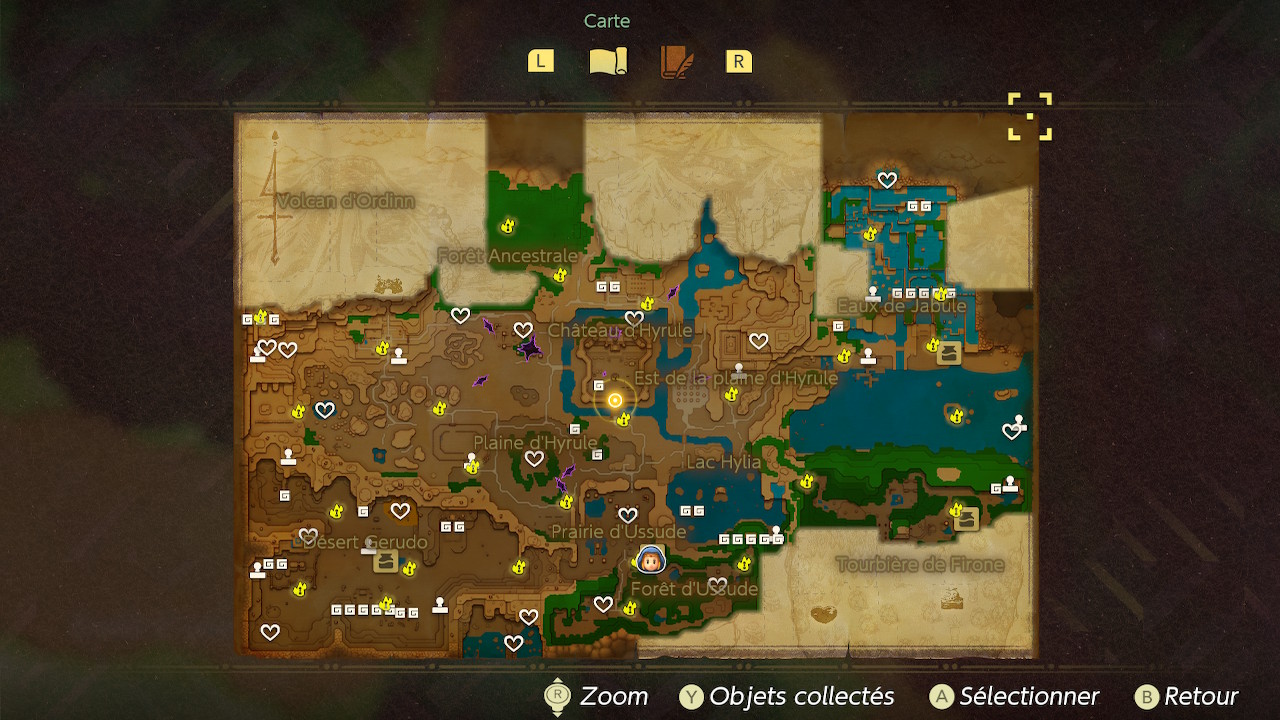Choose the Eaux de Jabule region label

901,306
